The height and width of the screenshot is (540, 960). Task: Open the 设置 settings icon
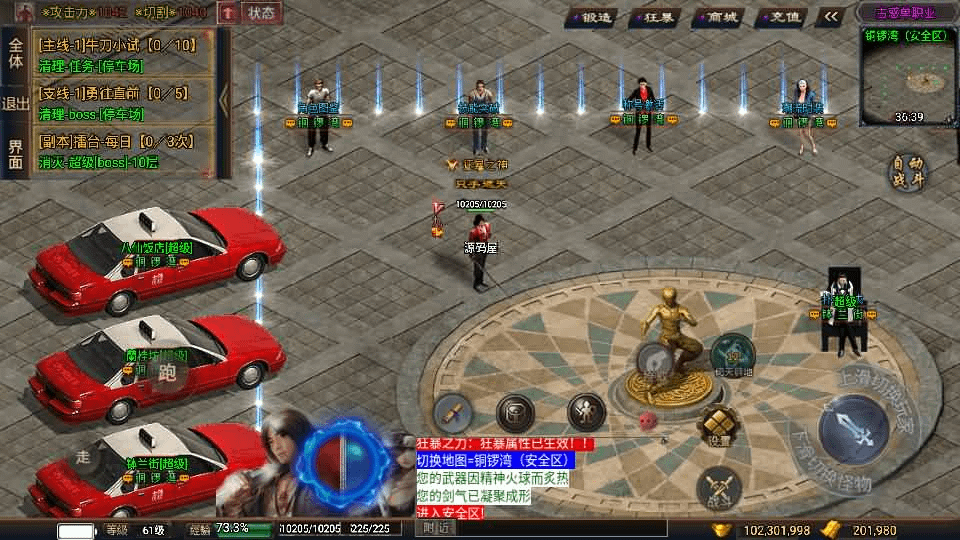click(716, 423)
